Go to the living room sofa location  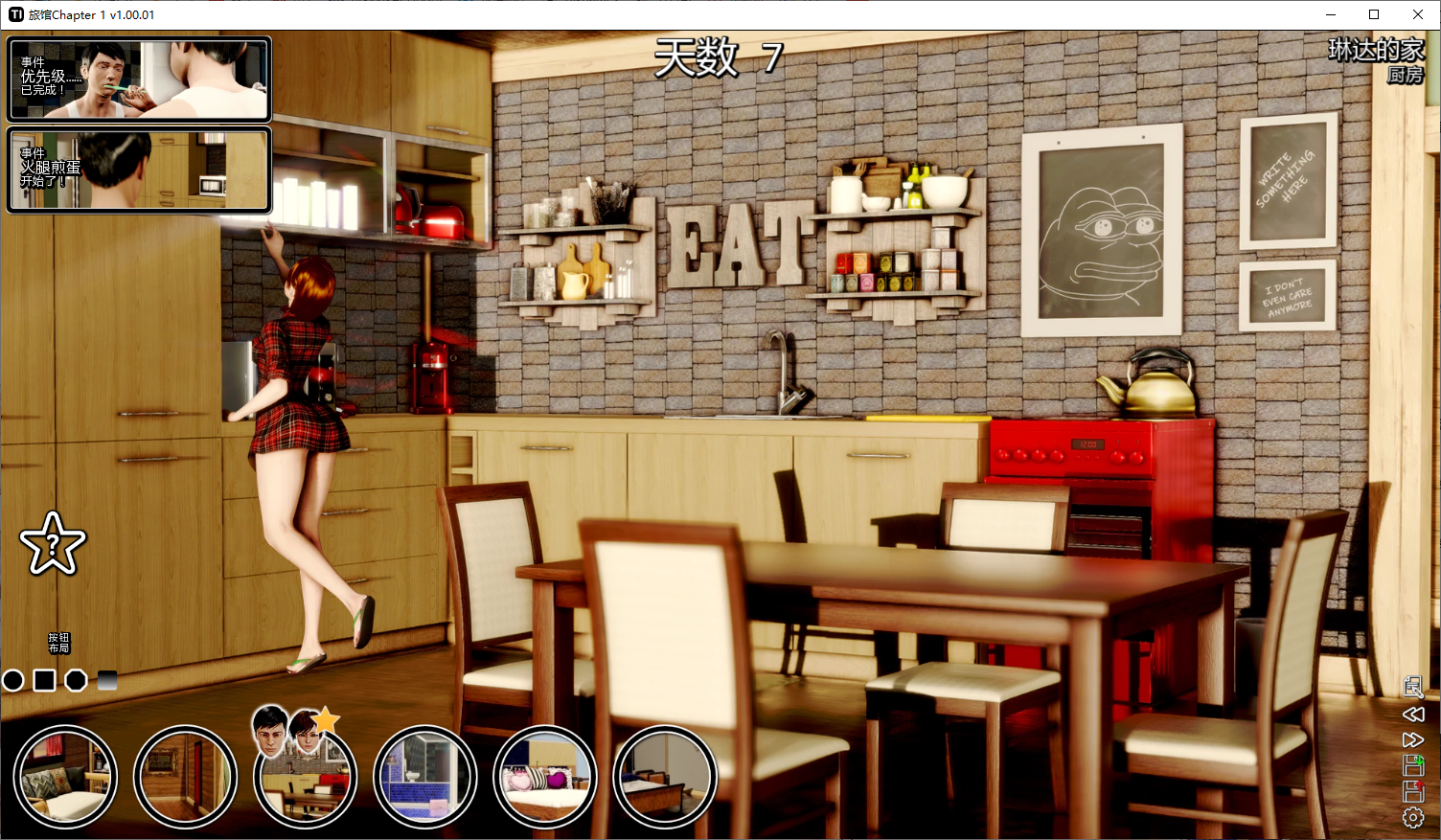click(x=65, y=777)
